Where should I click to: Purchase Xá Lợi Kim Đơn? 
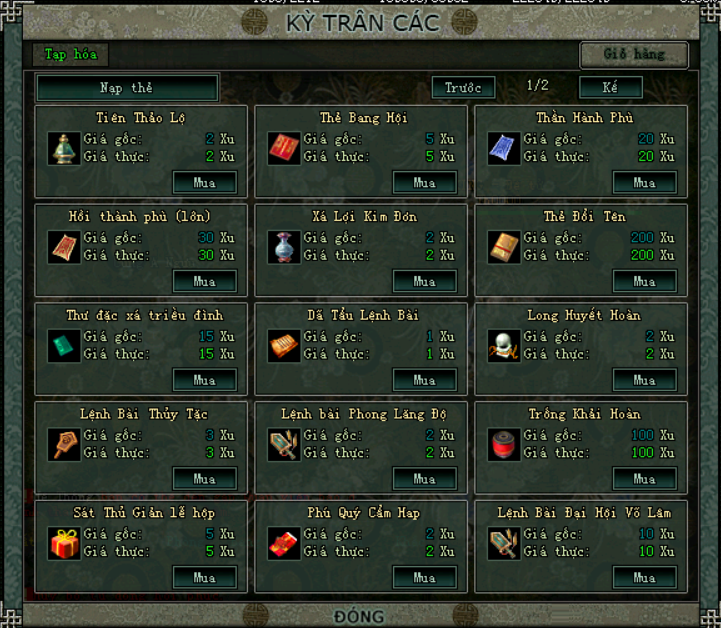[x=425, y=282]
